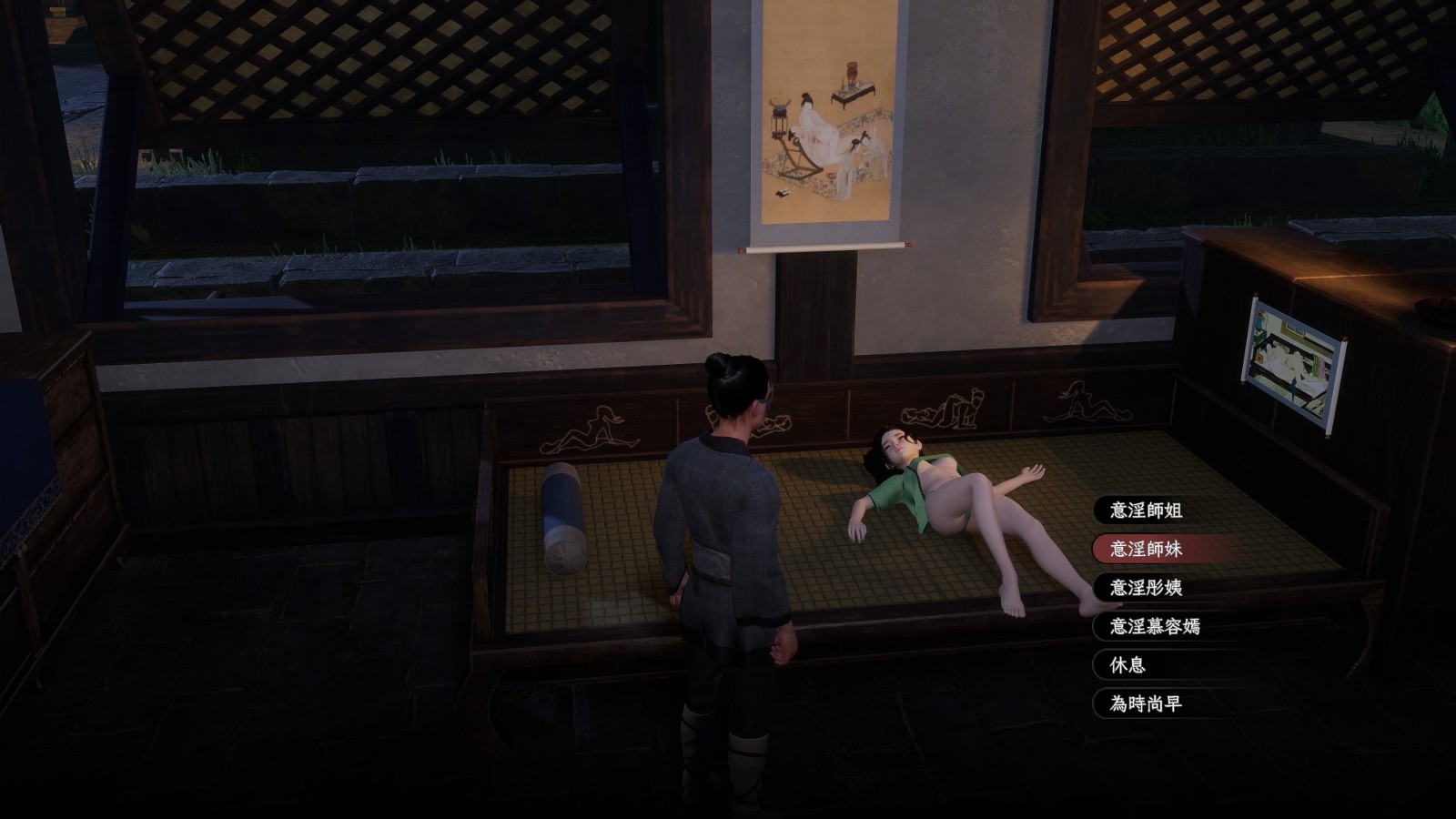The height and width of the screenshot is (819, 1456).
Task: Select the 意淫師姐 menu option
Action: click(x=1146, y=511)
